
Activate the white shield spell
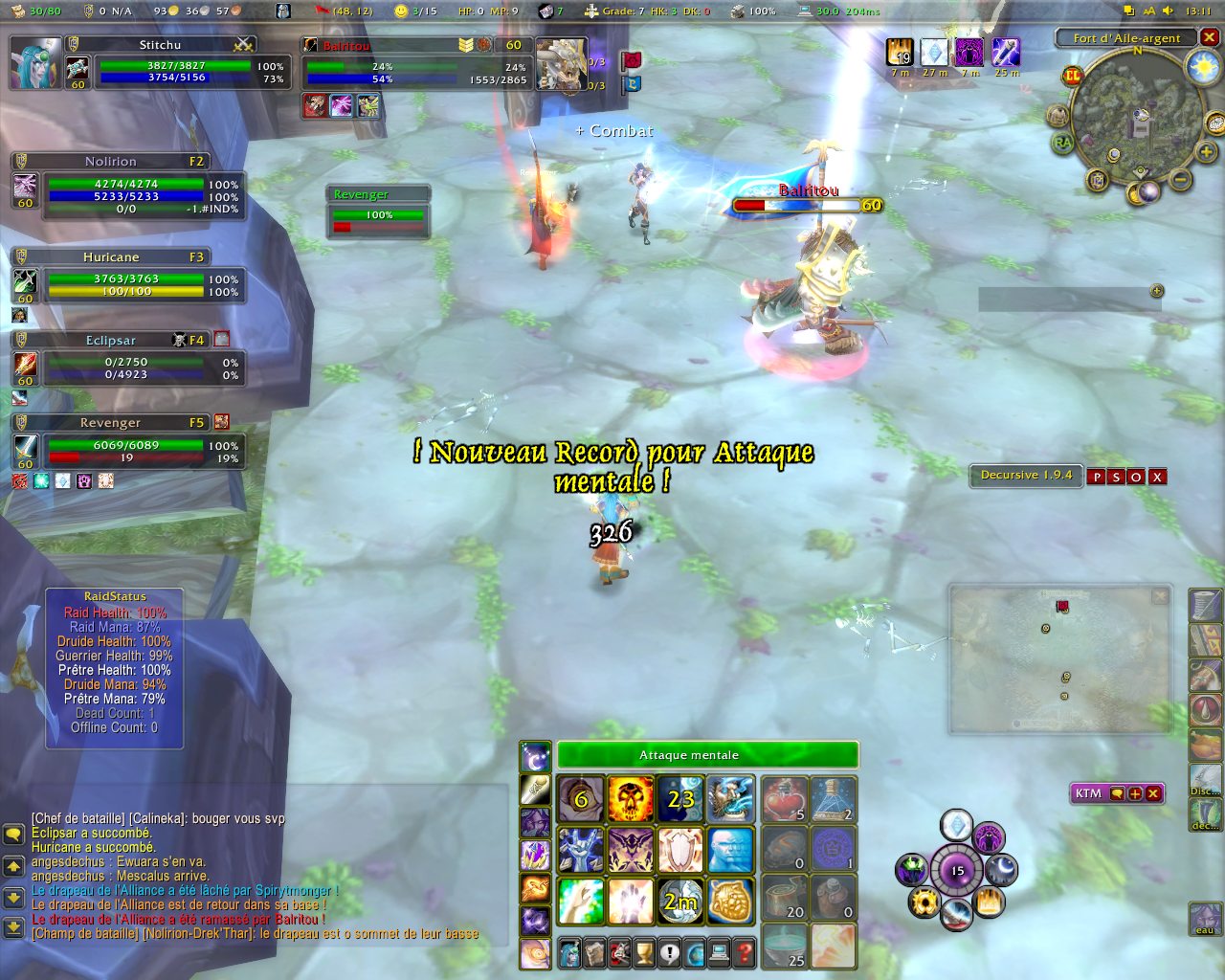coord(680,850)
